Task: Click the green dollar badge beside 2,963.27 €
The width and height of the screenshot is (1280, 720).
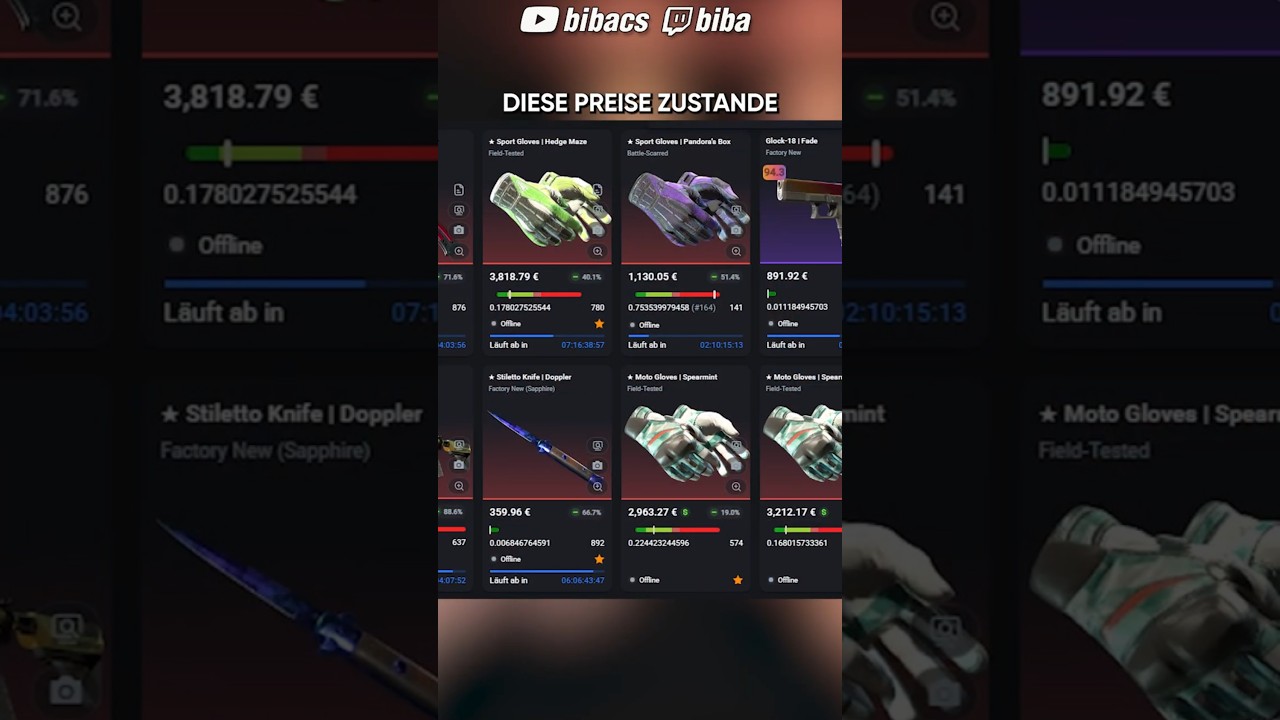Action: pyautogui.click(x=685, y=512)
